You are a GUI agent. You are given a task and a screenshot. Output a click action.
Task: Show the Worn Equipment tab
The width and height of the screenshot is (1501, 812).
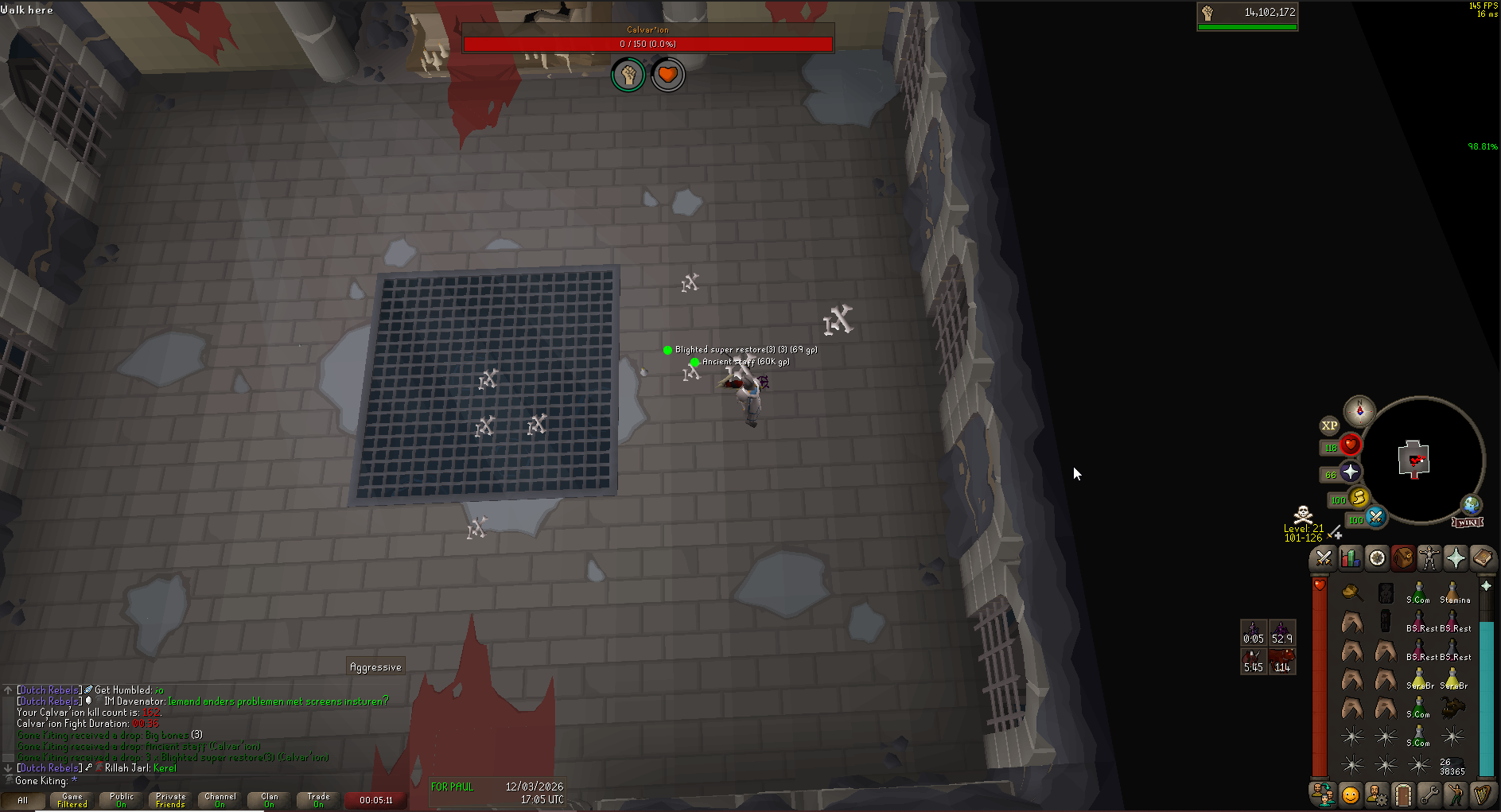click(1429, 558)
